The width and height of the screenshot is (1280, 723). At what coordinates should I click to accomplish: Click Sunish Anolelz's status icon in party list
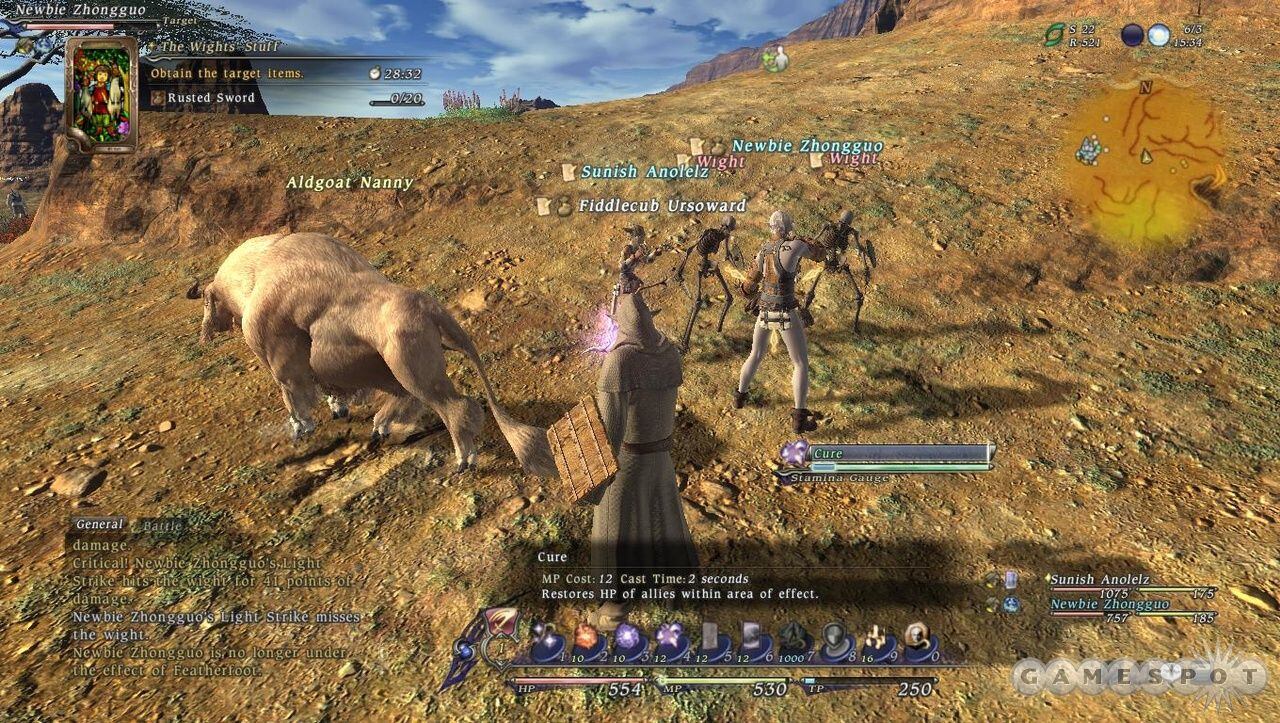(1011, 580)
